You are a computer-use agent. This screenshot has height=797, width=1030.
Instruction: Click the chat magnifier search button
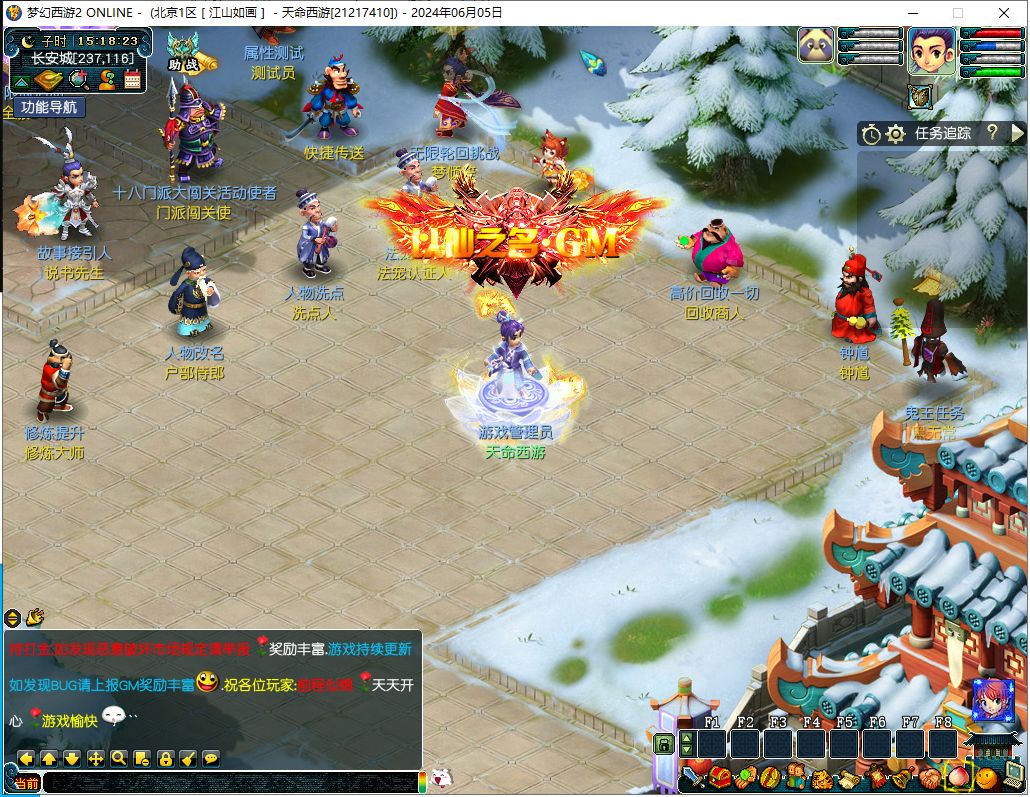click(119, 758)
